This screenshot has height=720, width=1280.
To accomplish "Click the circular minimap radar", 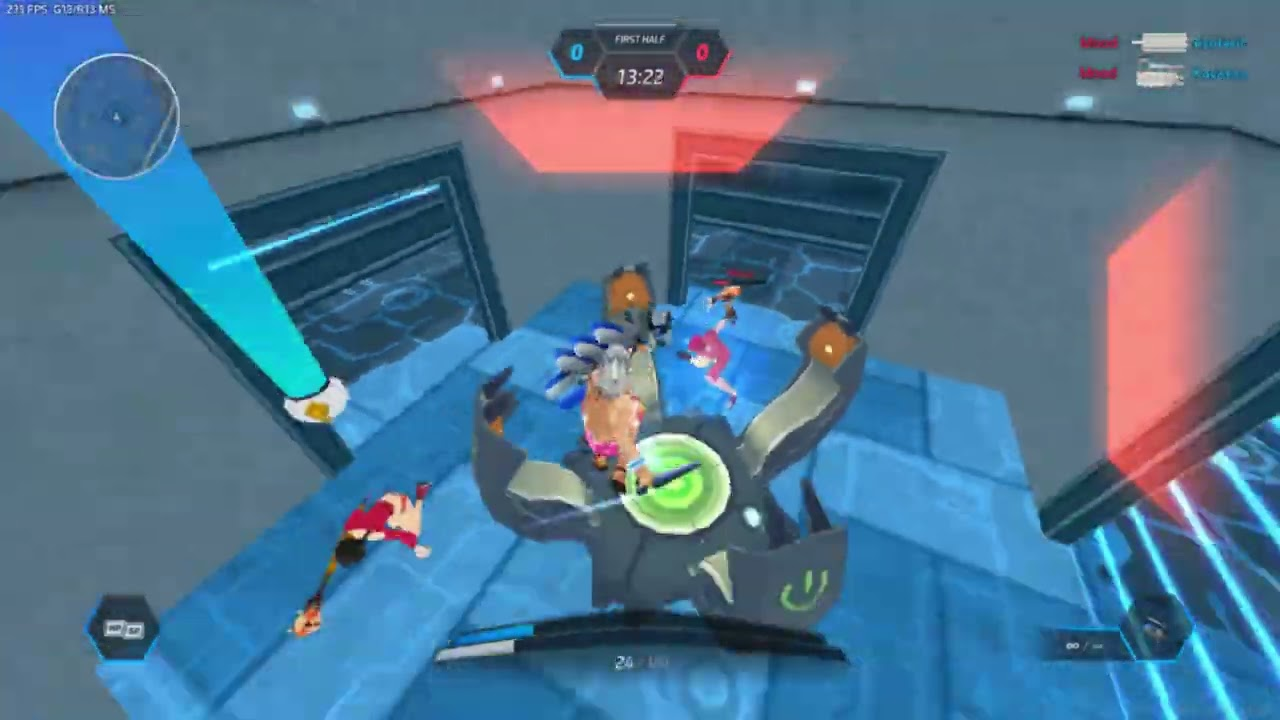I will tap(117, 116).
